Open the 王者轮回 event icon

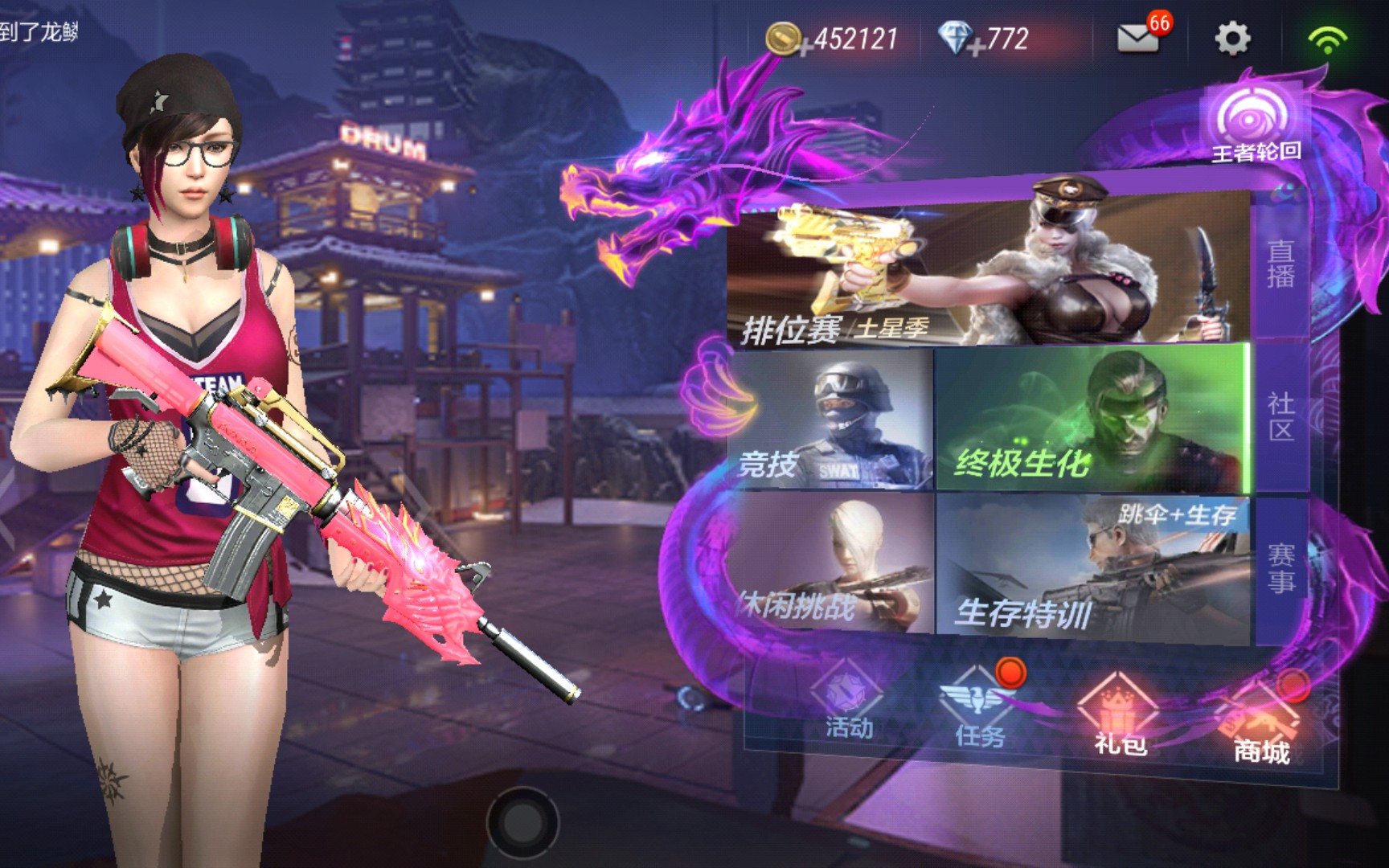(x=1254, y=125)
